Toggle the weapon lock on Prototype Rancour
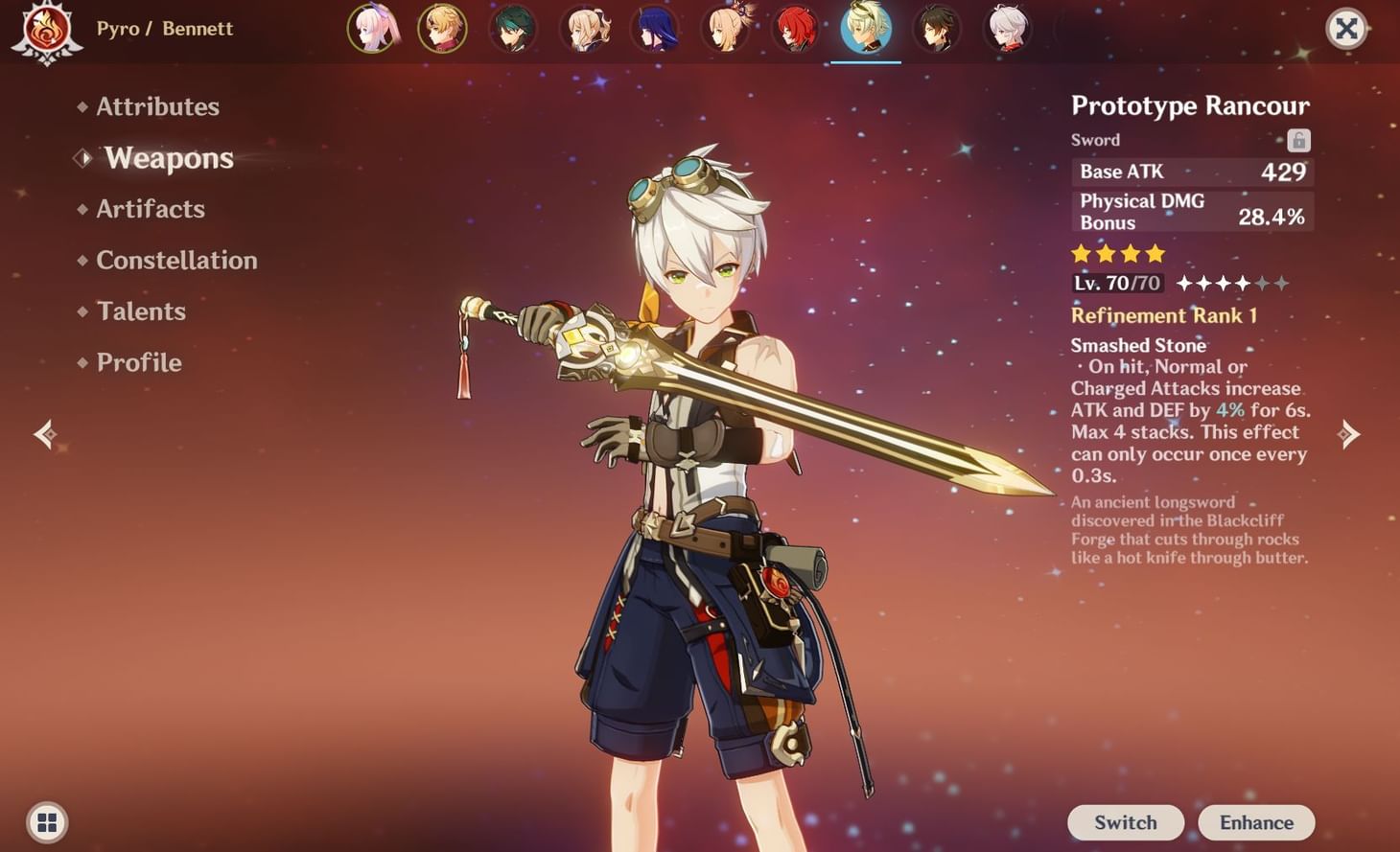Viewport: 1400px width, 852px height. pos(1298,140)
